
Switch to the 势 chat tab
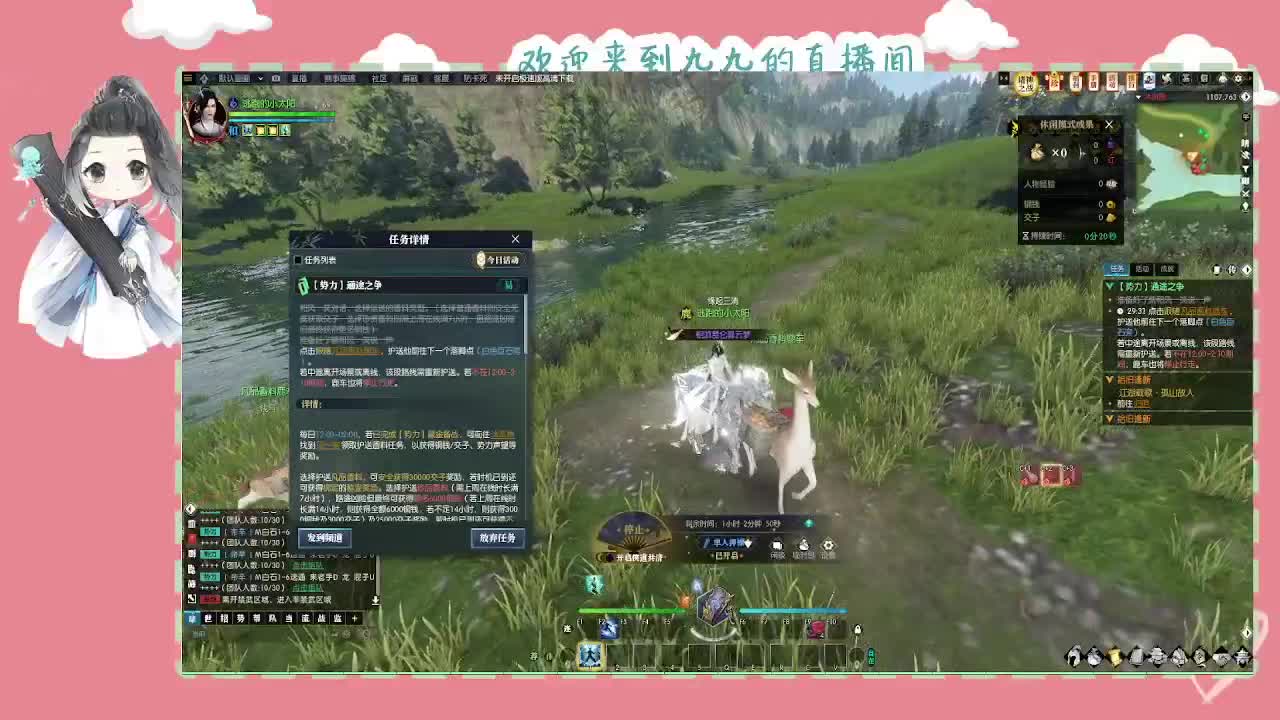click(242, 618)
